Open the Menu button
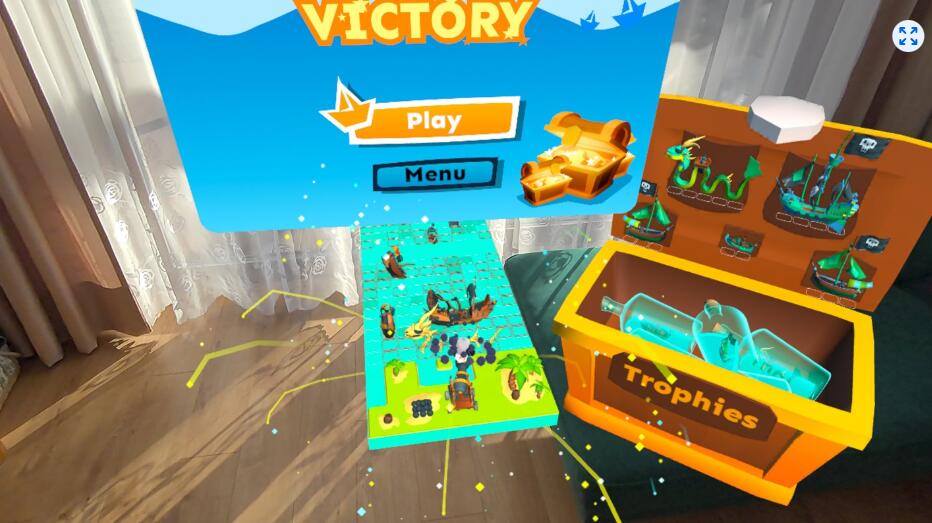The height and width of the screenshot is (523, 932). coord(435,174)
